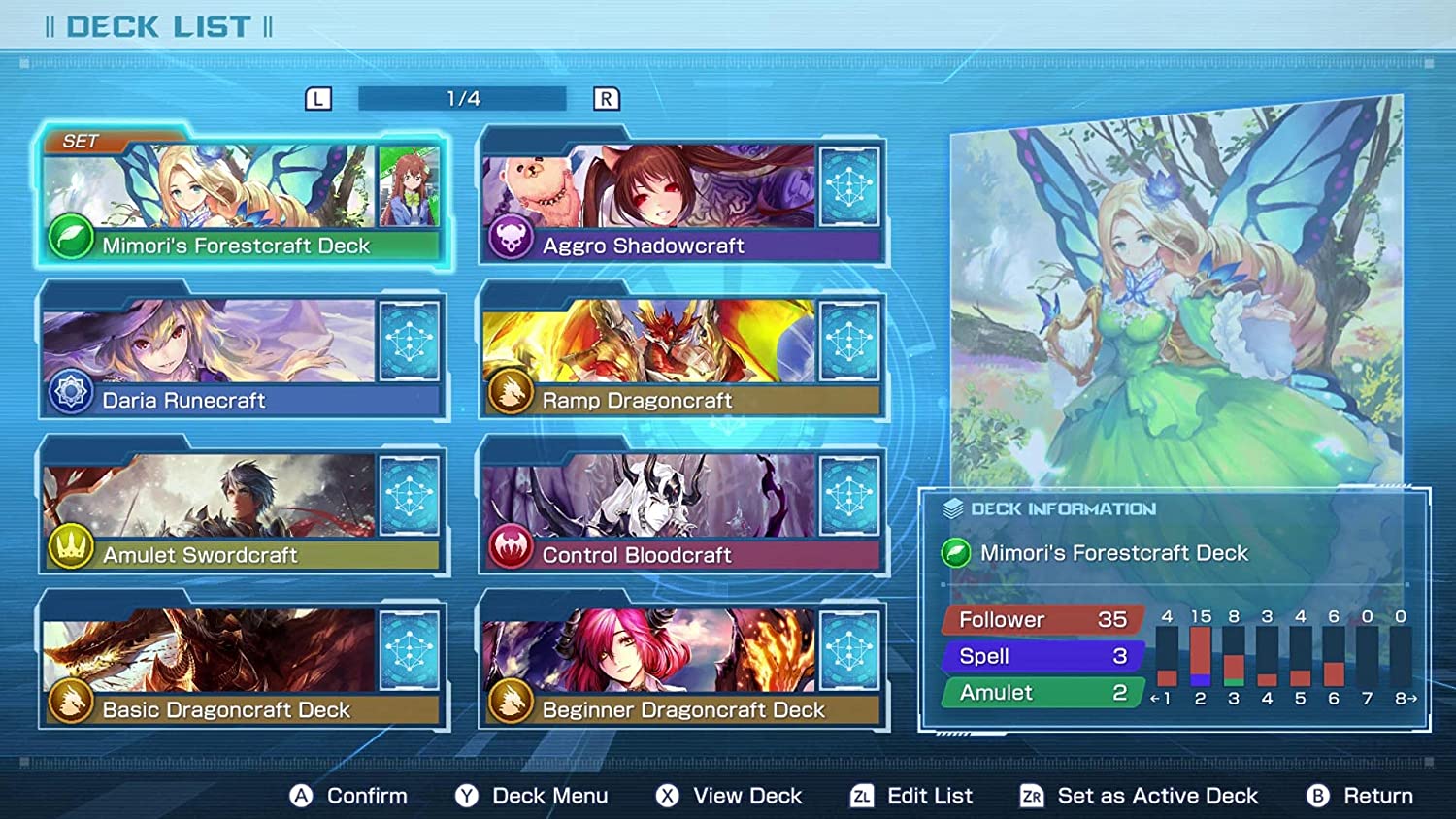Select the Basic Dragoncraft Deck
1456x819 pixels.
coord(242,665)
